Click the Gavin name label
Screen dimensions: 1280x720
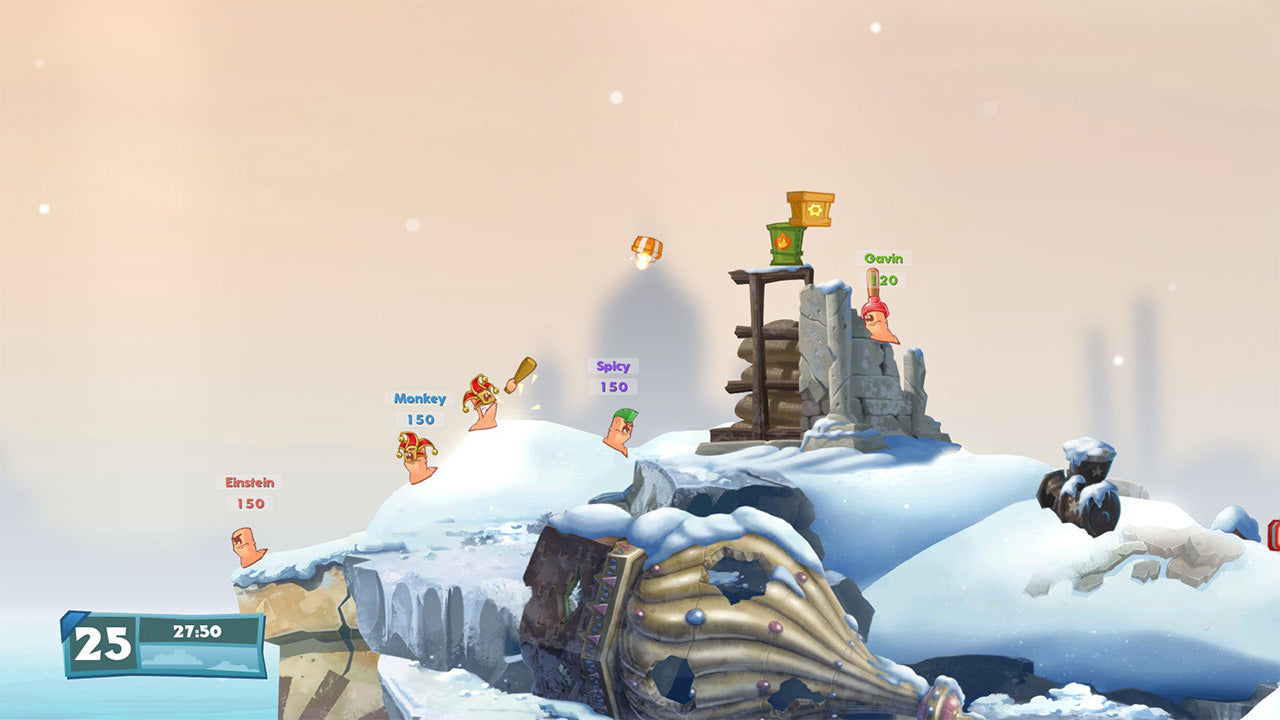[x=882, y=259]
